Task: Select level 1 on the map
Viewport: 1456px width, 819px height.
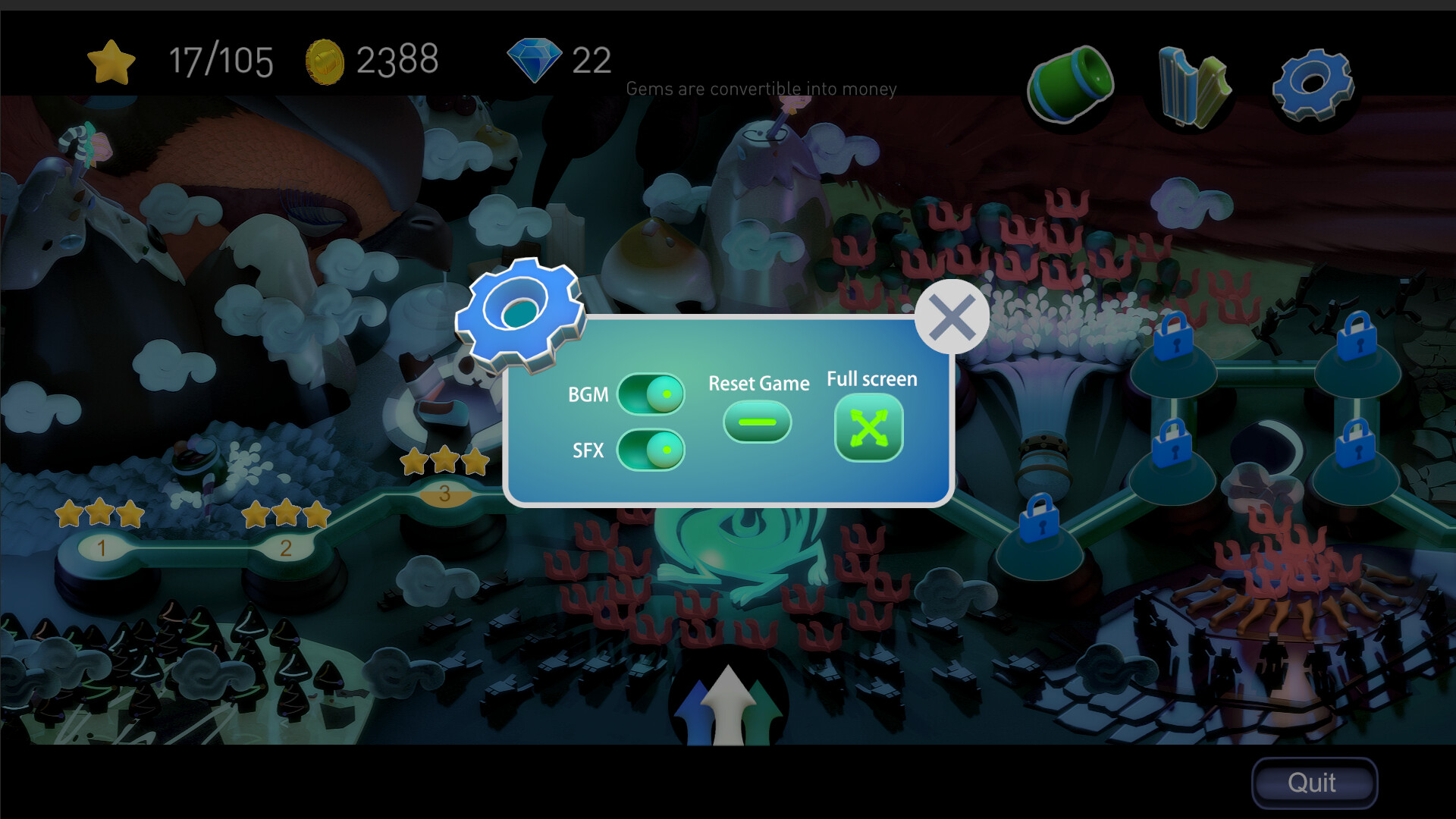Action: click(102, 548)
